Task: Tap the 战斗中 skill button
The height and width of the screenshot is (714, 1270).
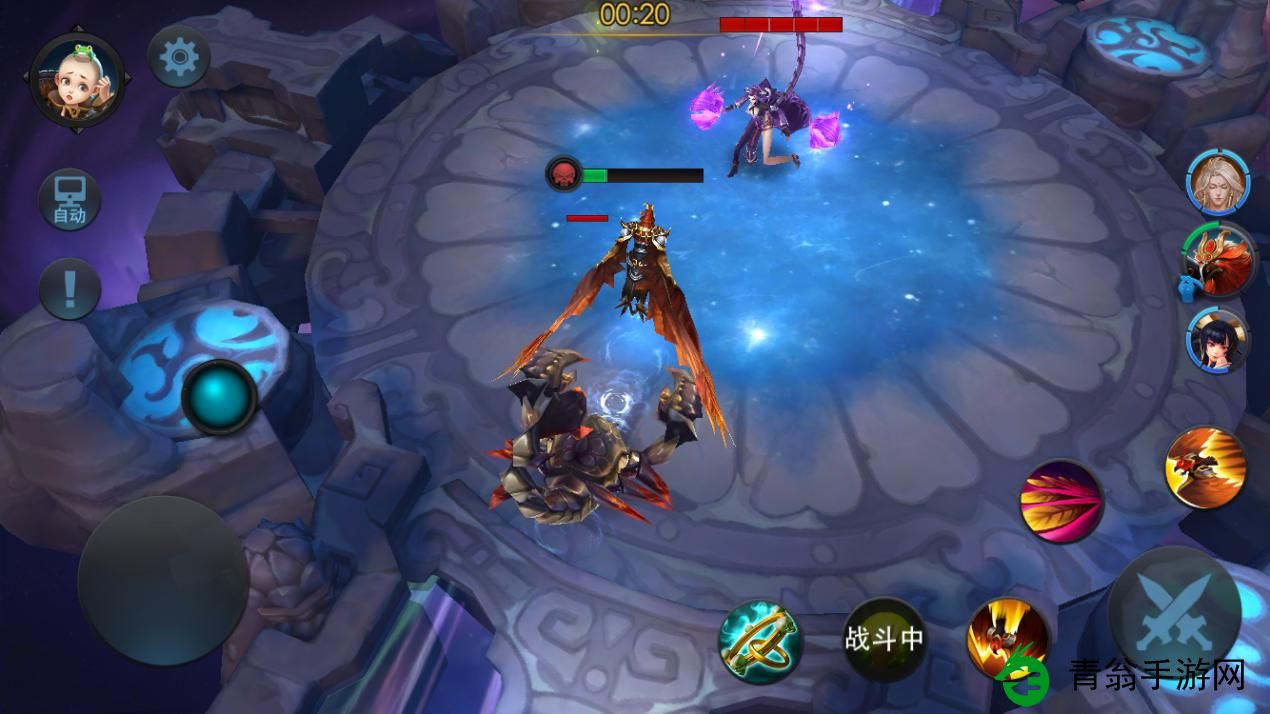Action: tap(884, 640)
